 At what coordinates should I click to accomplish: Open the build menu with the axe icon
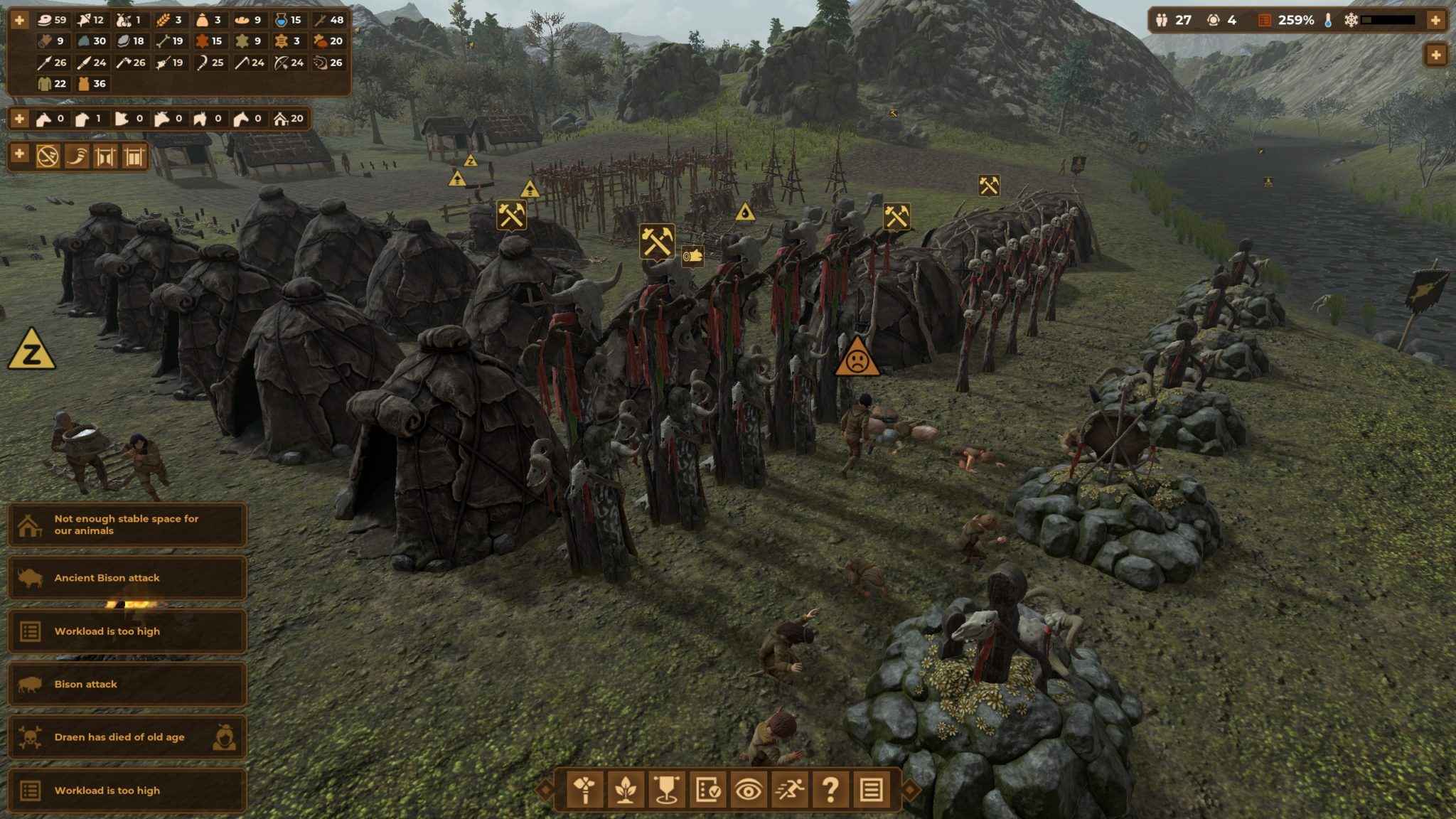tap(584, 789)
